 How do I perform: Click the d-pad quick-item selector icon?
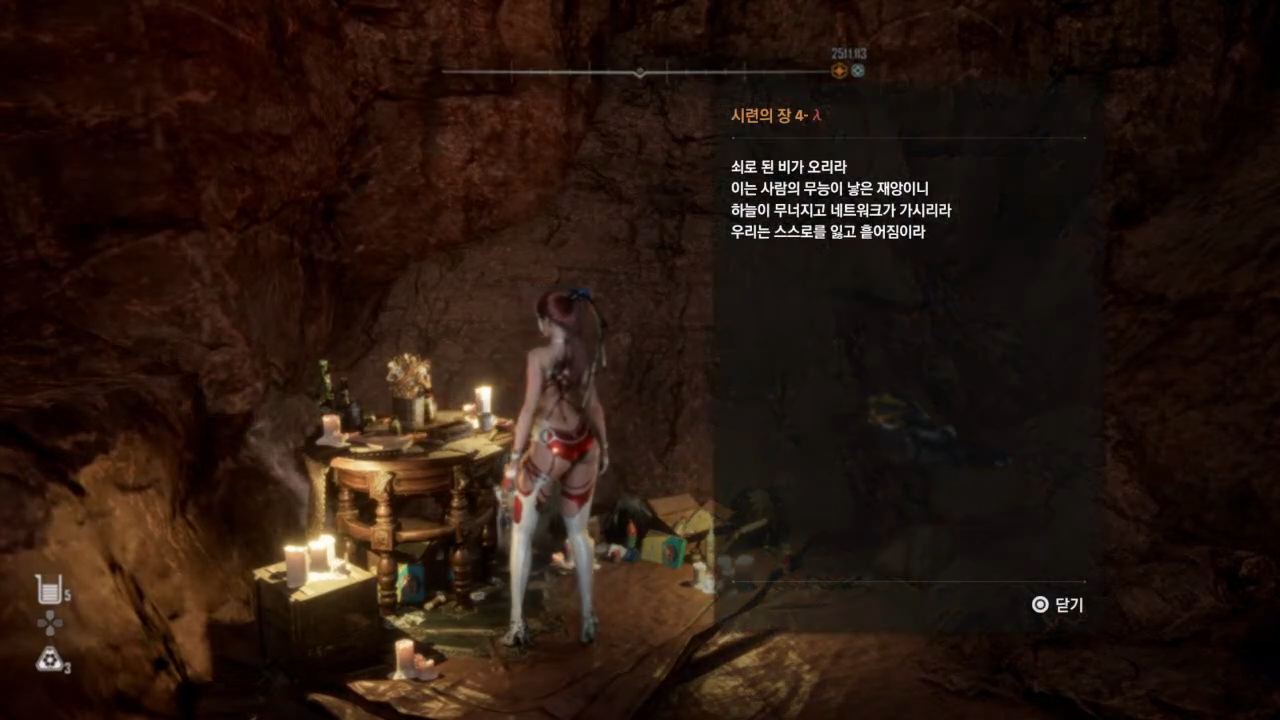tap(49, 623)
